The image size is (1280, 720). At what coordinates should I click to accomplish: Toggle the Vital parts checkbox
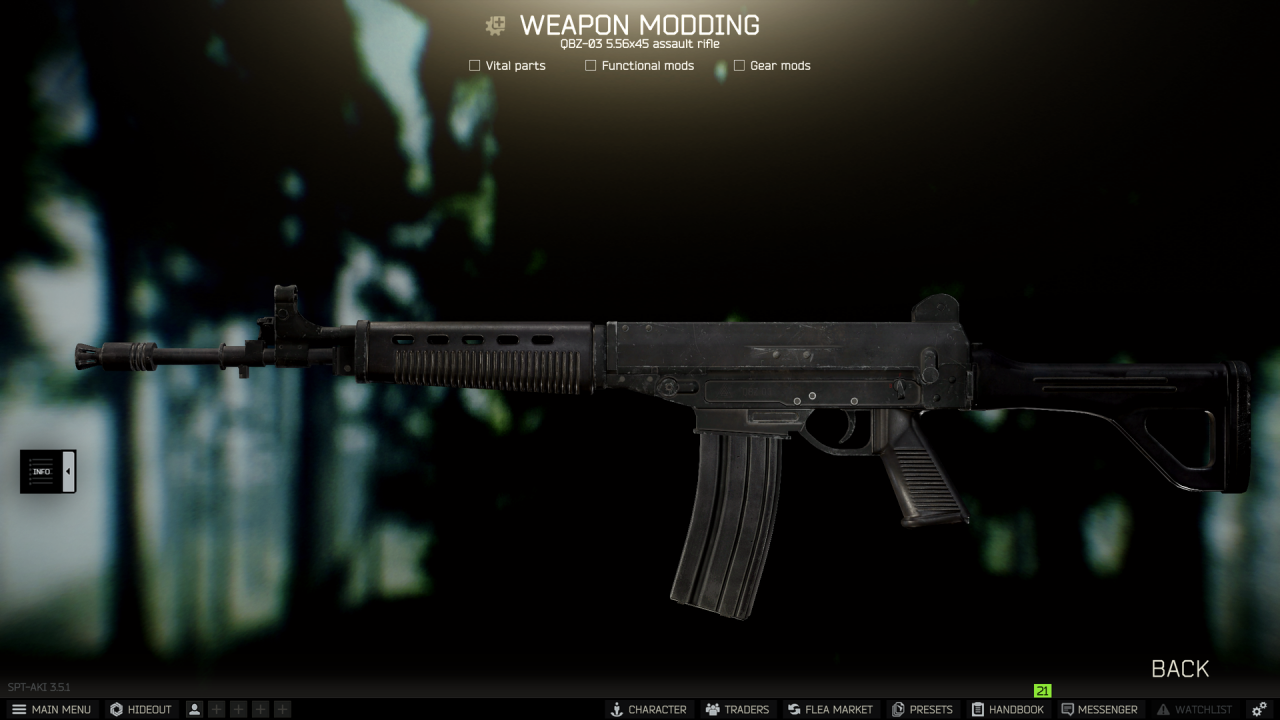(475, 66)
